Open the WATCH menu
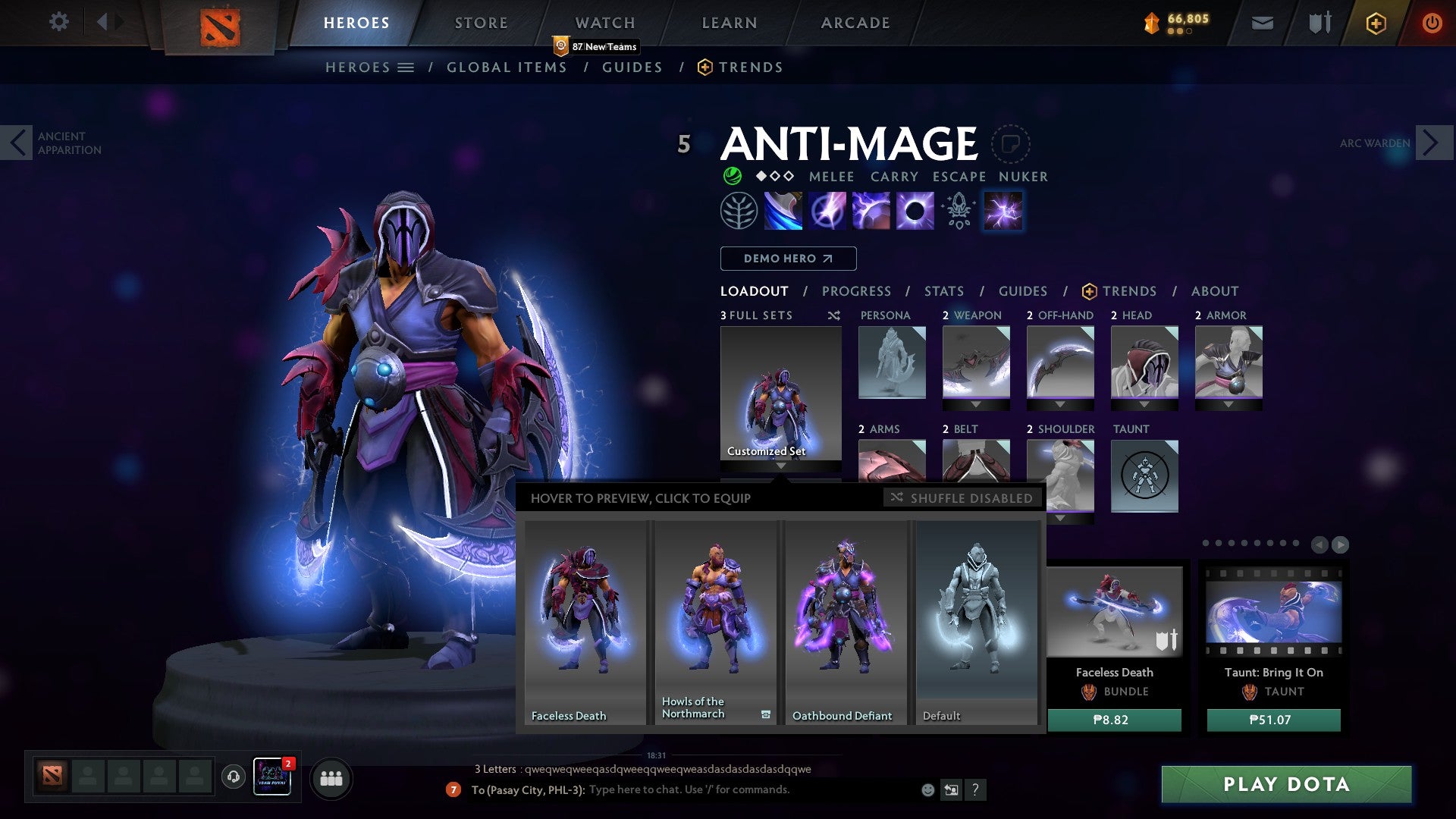 coord(605,22)
